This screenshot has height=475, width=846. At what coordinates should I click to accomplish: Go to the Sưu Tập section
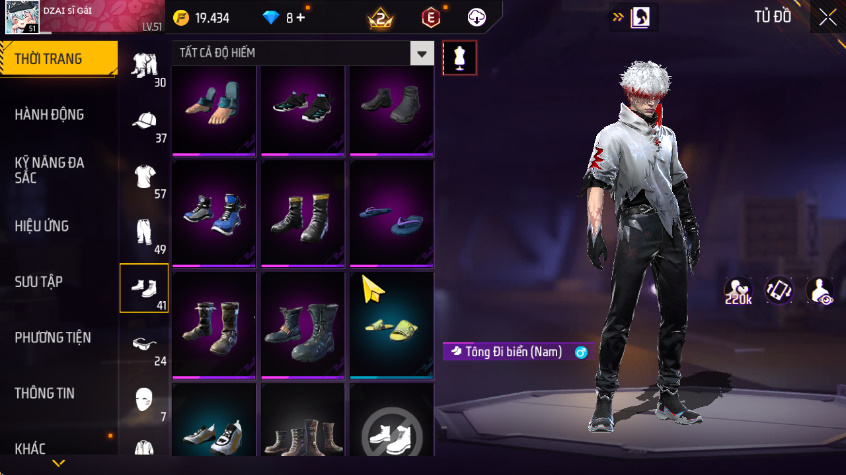39,282
